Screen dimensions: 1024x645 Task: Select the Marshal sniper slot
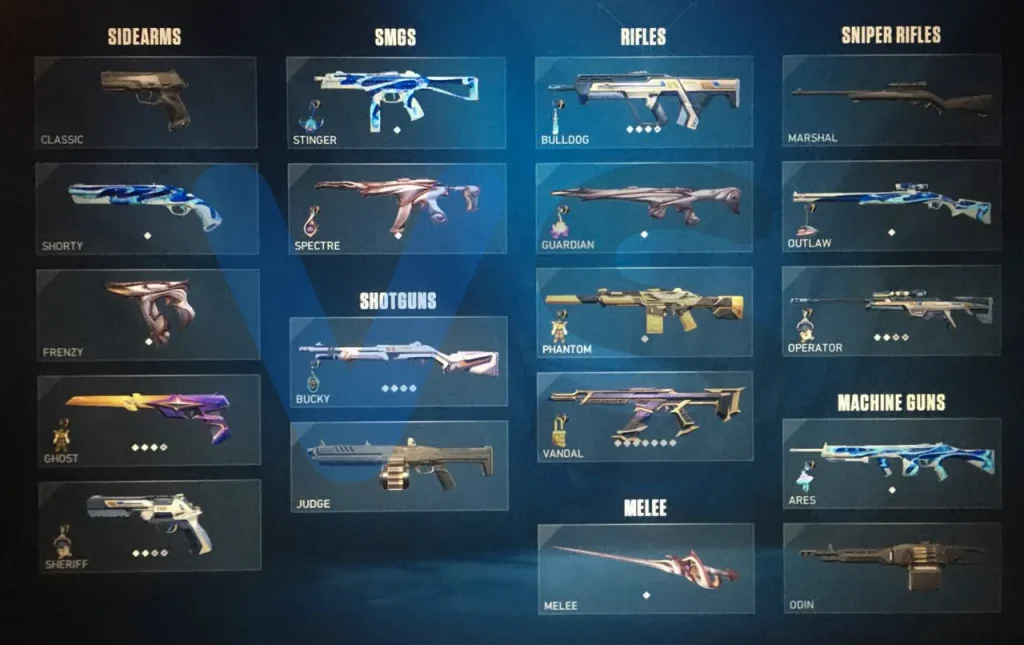[891, 101]
